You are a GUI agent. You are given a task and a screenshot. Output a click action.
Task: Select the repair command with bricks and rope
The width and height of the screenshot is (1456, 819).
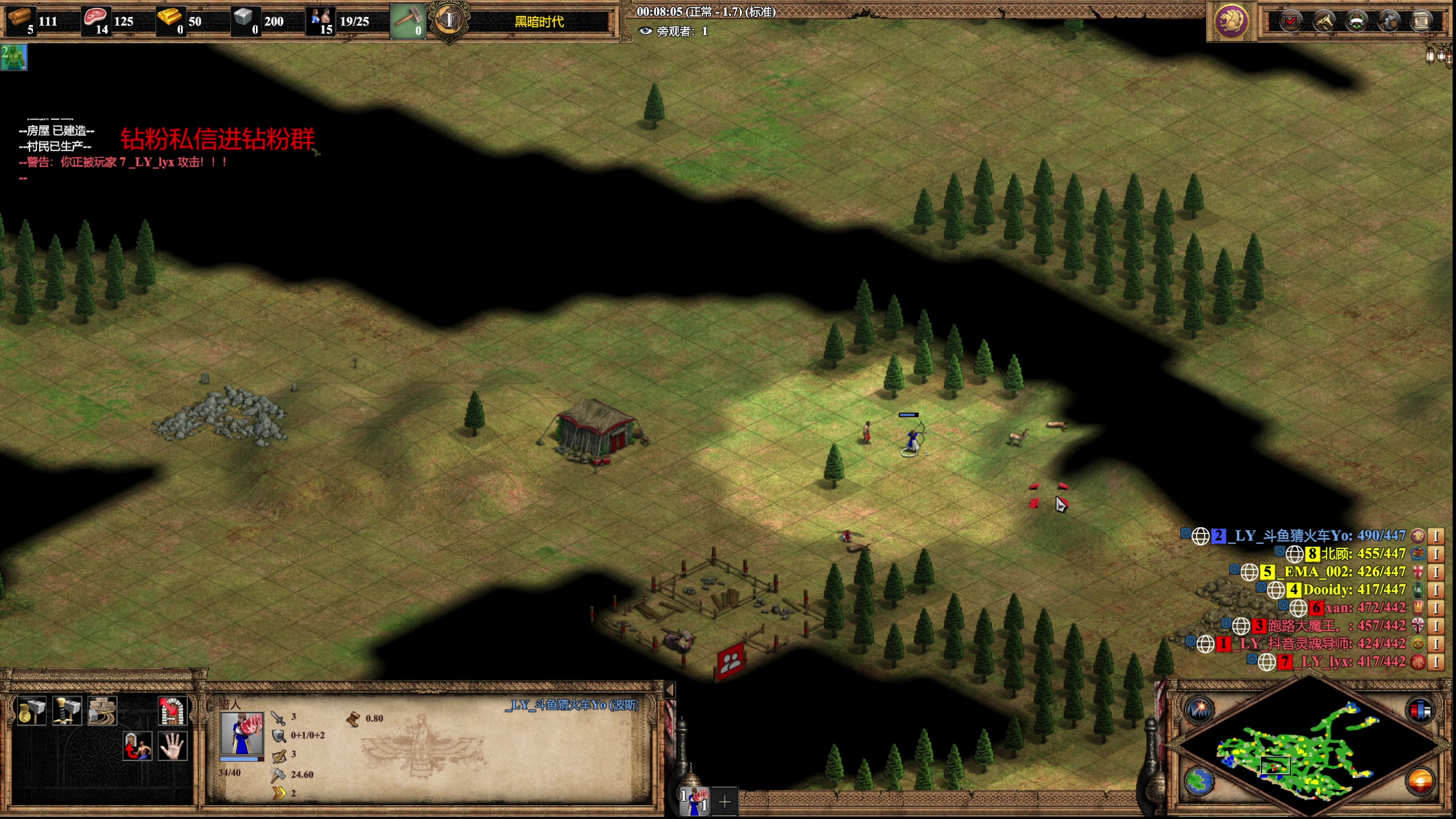102,710
